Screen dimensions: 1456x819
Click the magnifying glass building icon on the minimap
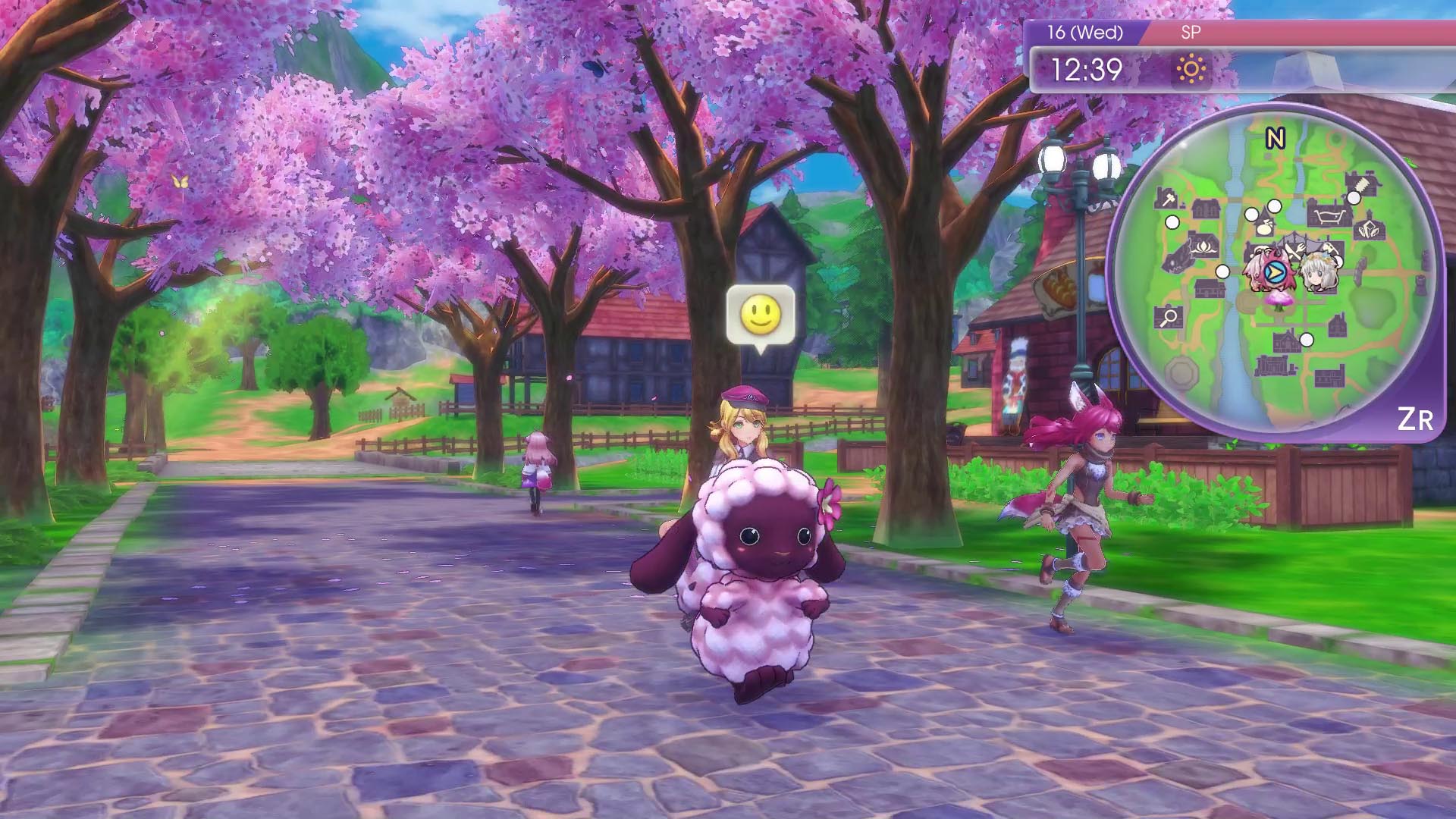pos(1168,315)
